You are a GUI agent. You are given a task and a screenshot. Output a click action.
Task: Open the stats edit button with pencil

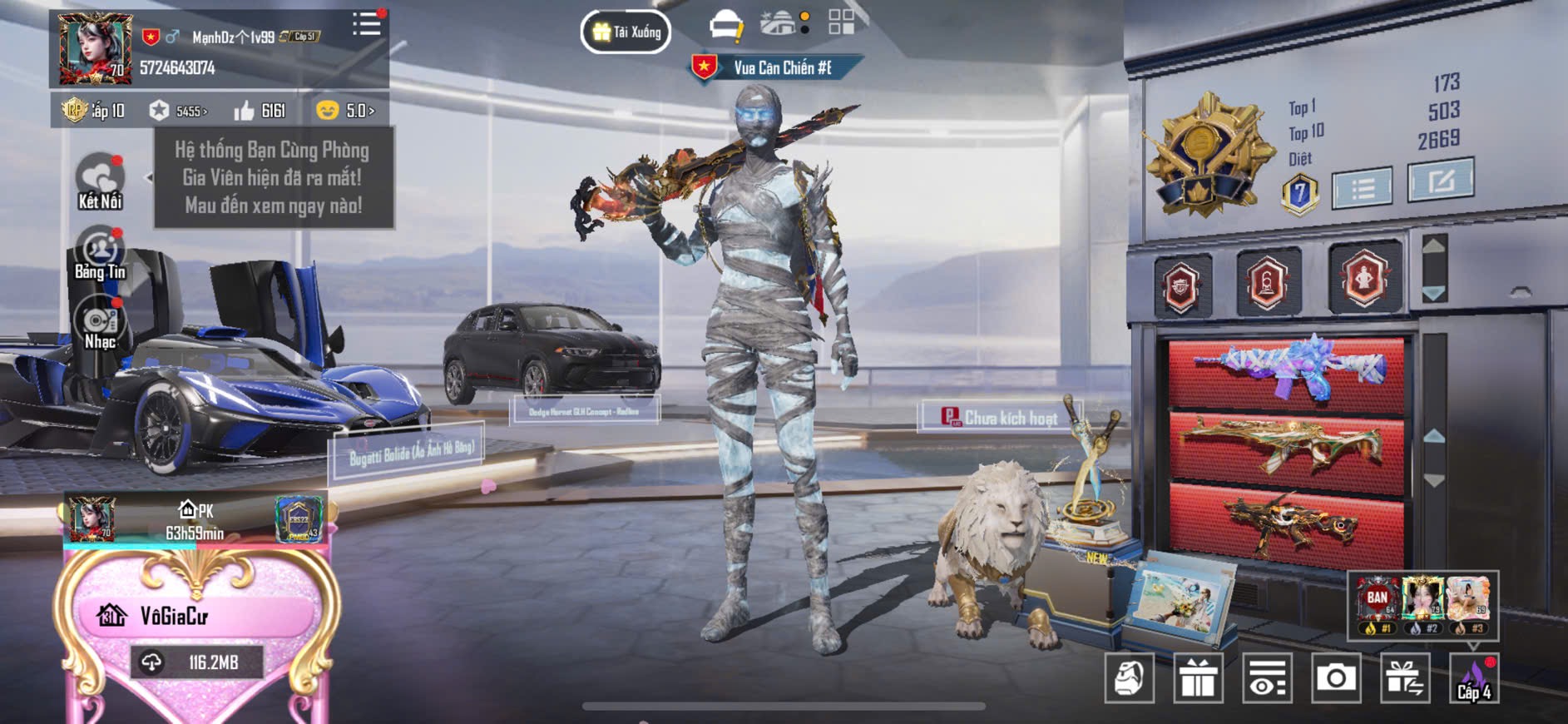1440,181
